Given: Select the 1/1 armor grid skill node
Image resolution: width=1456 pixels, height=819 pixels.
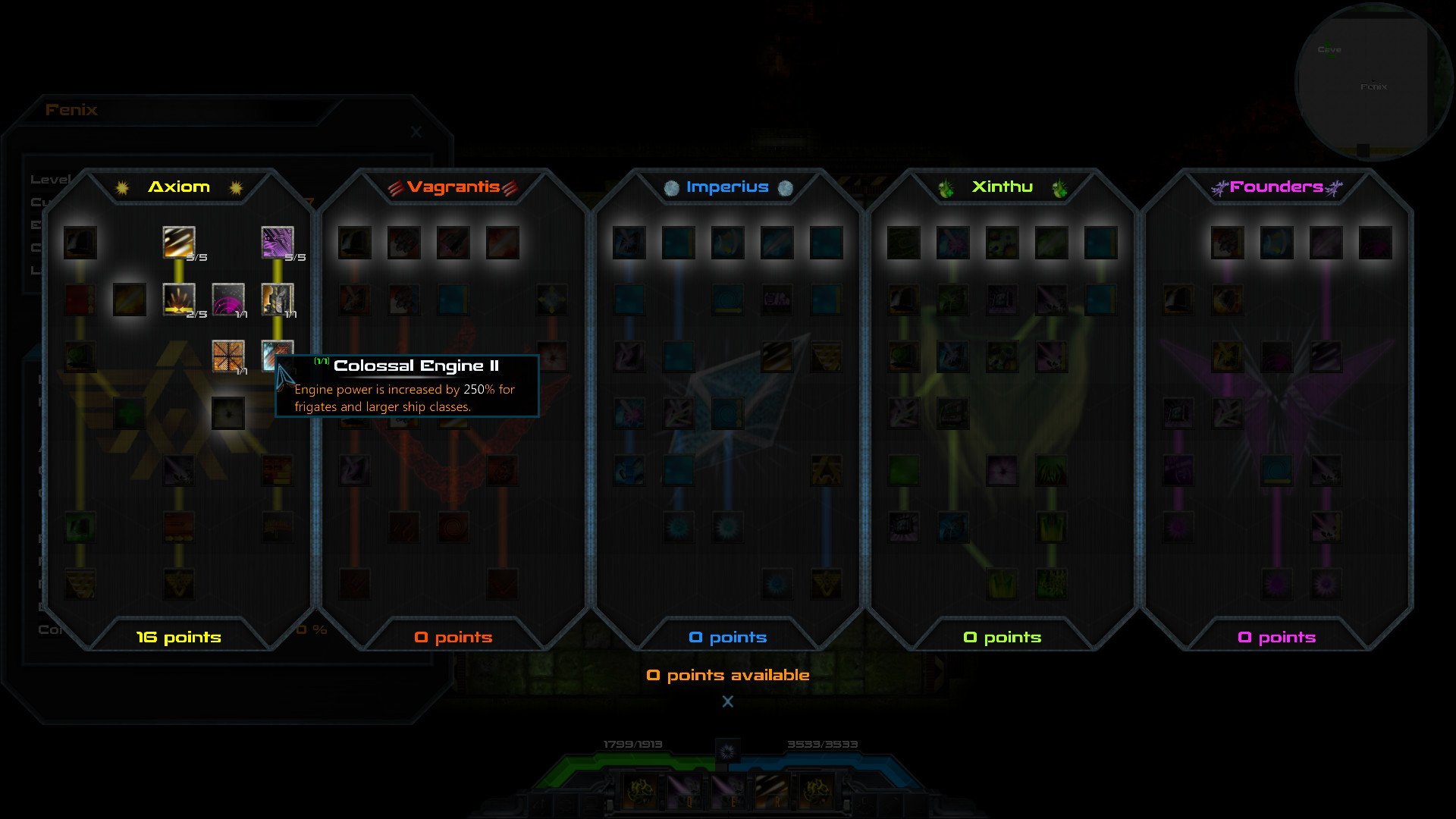Looking at the screenshot, I should [x=229, y=356].
